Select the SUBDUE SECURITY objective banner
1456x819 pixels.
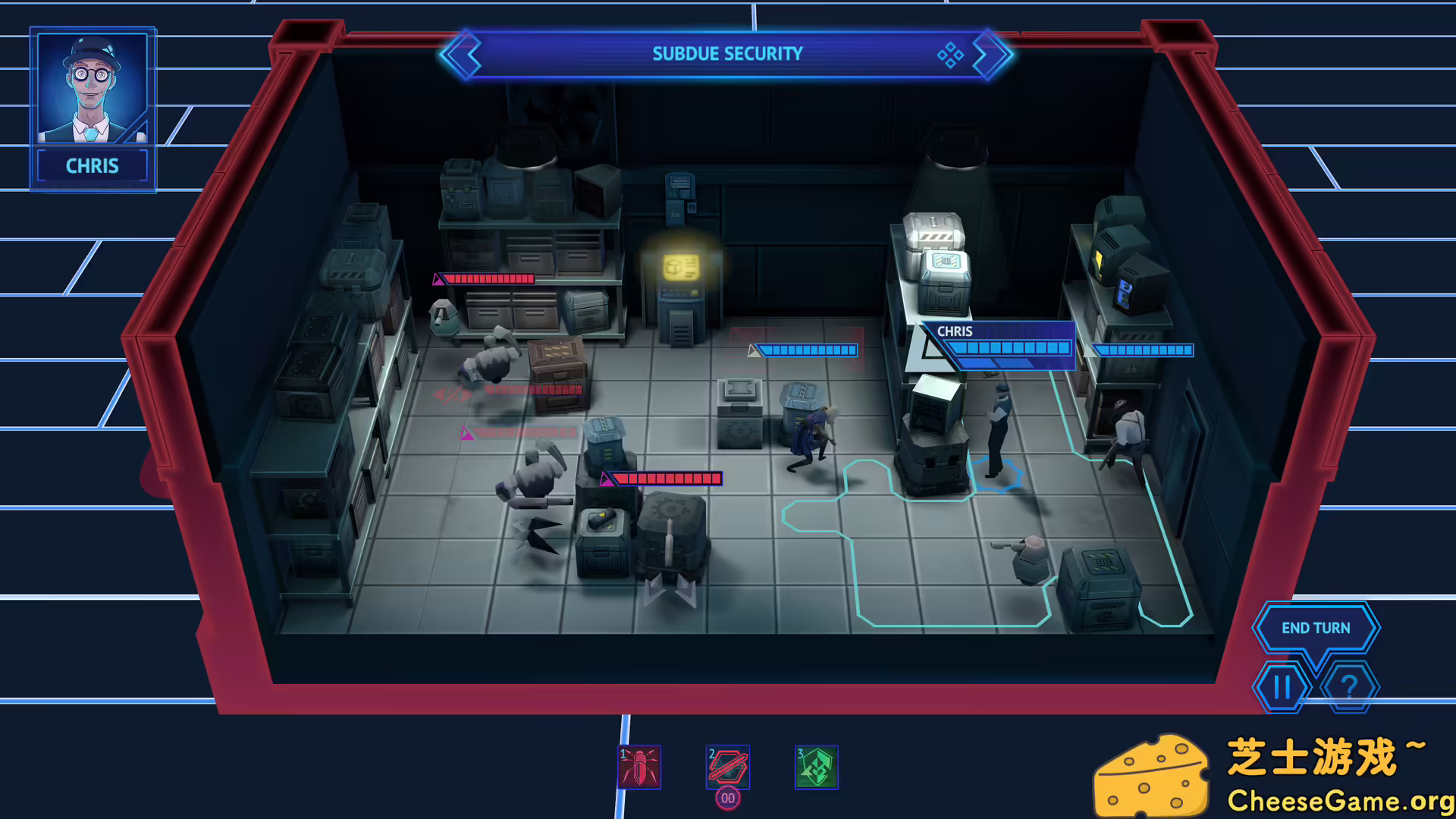click(x=726, y=53)
